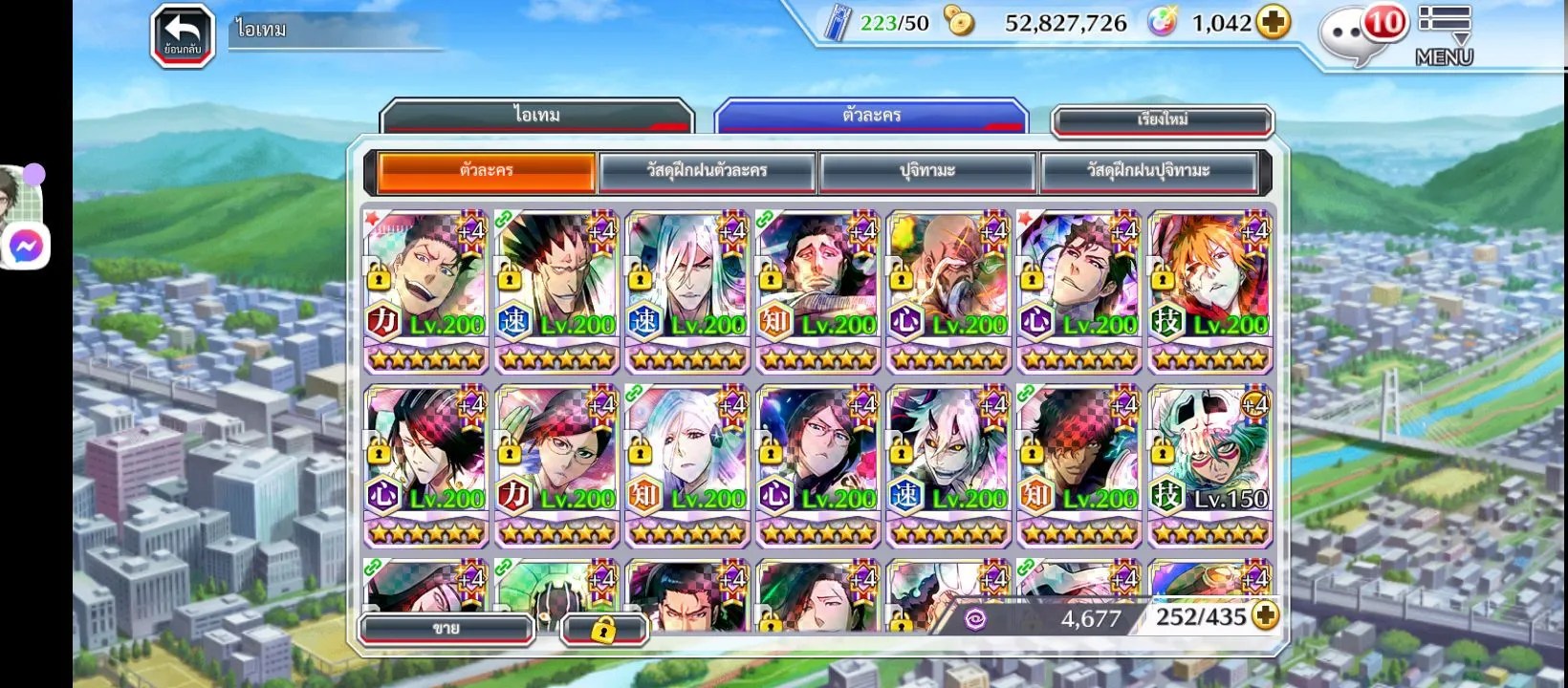Switch to the ไอเทม top tab

pos(536,116)
